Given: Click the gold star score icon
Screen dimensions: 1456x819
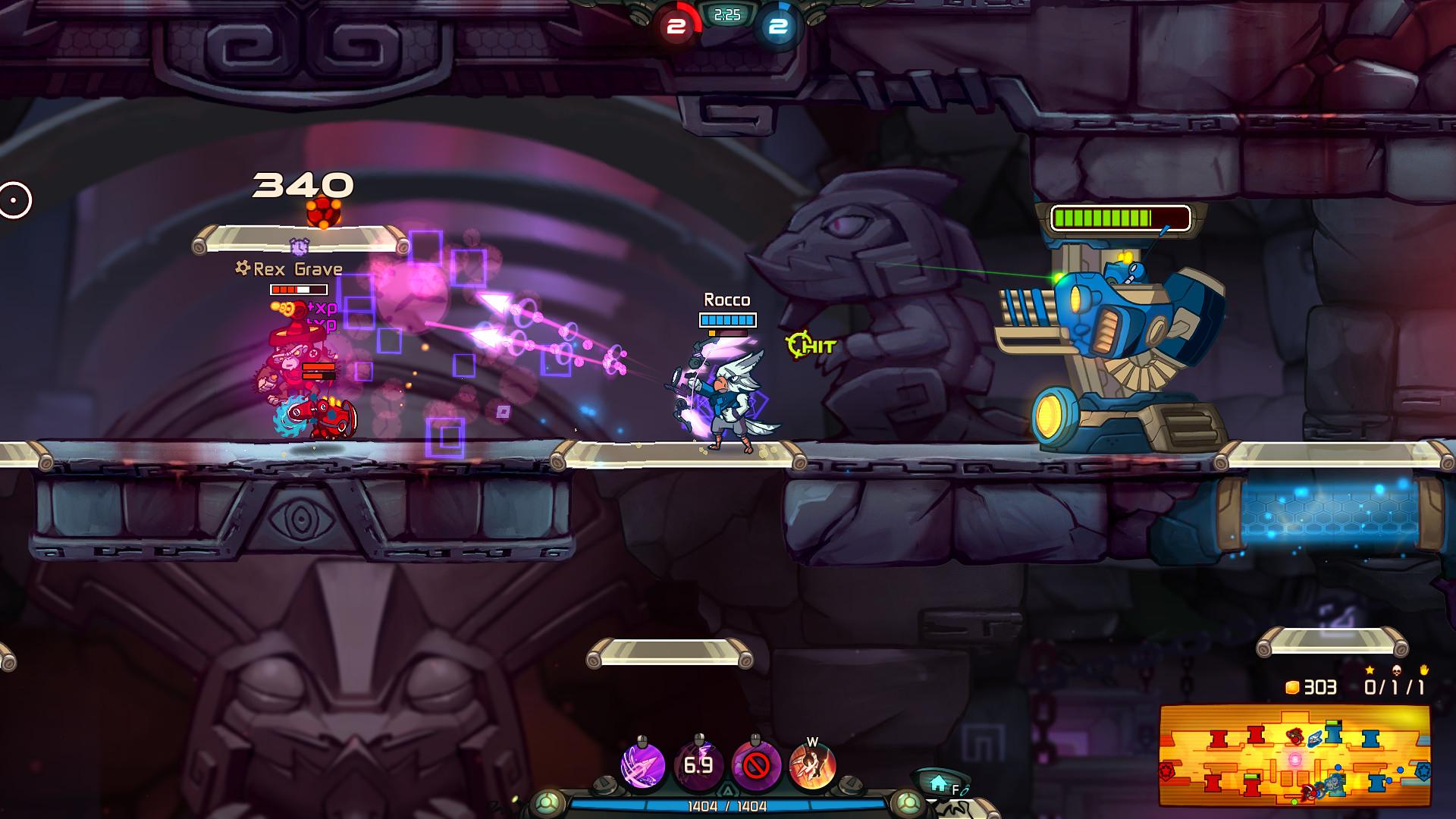Looking at the screenshot, I should [1369, 669].
